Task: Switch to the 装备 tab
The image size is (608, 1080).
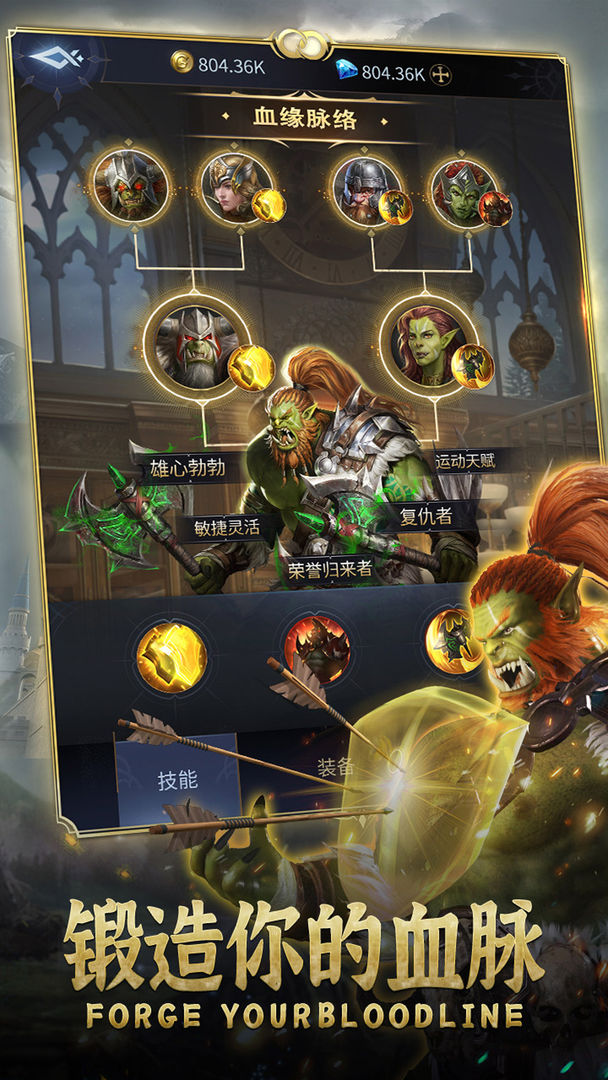Action: [x=336, y=767]
